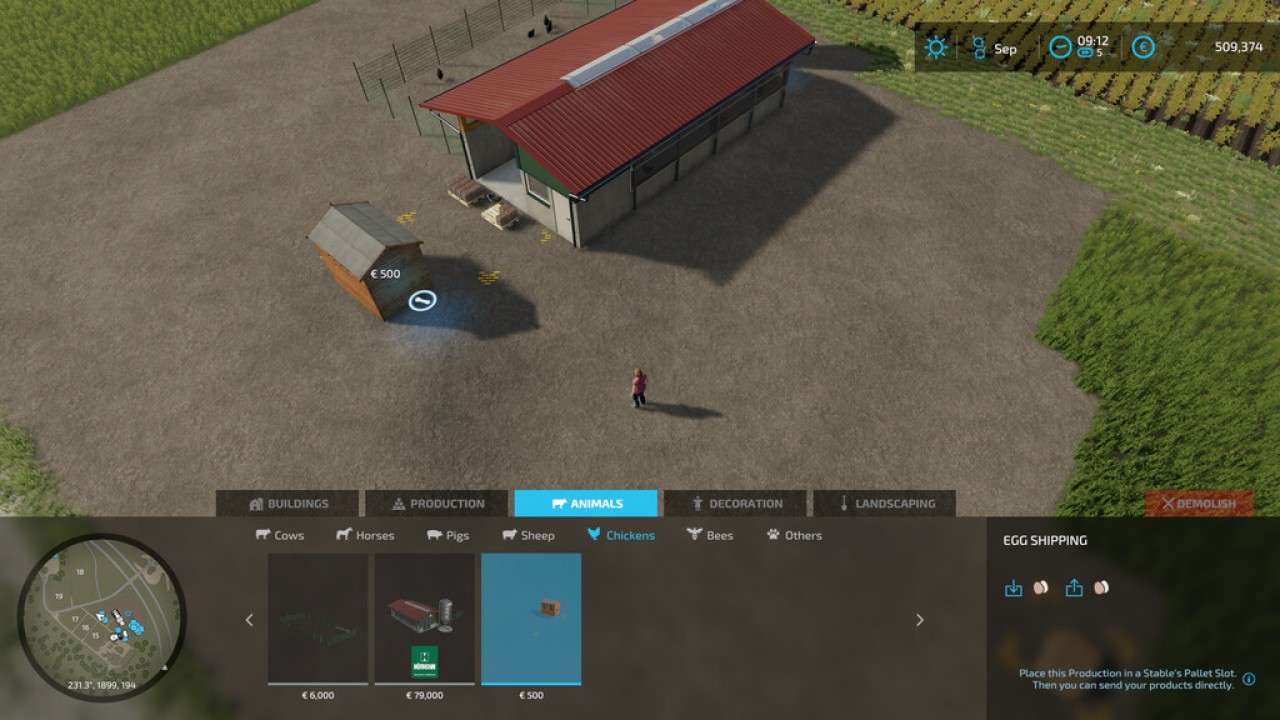This screenshot has width=1280, height=720.
Task: Select the Bees category with bee icon
Action: 709,535
